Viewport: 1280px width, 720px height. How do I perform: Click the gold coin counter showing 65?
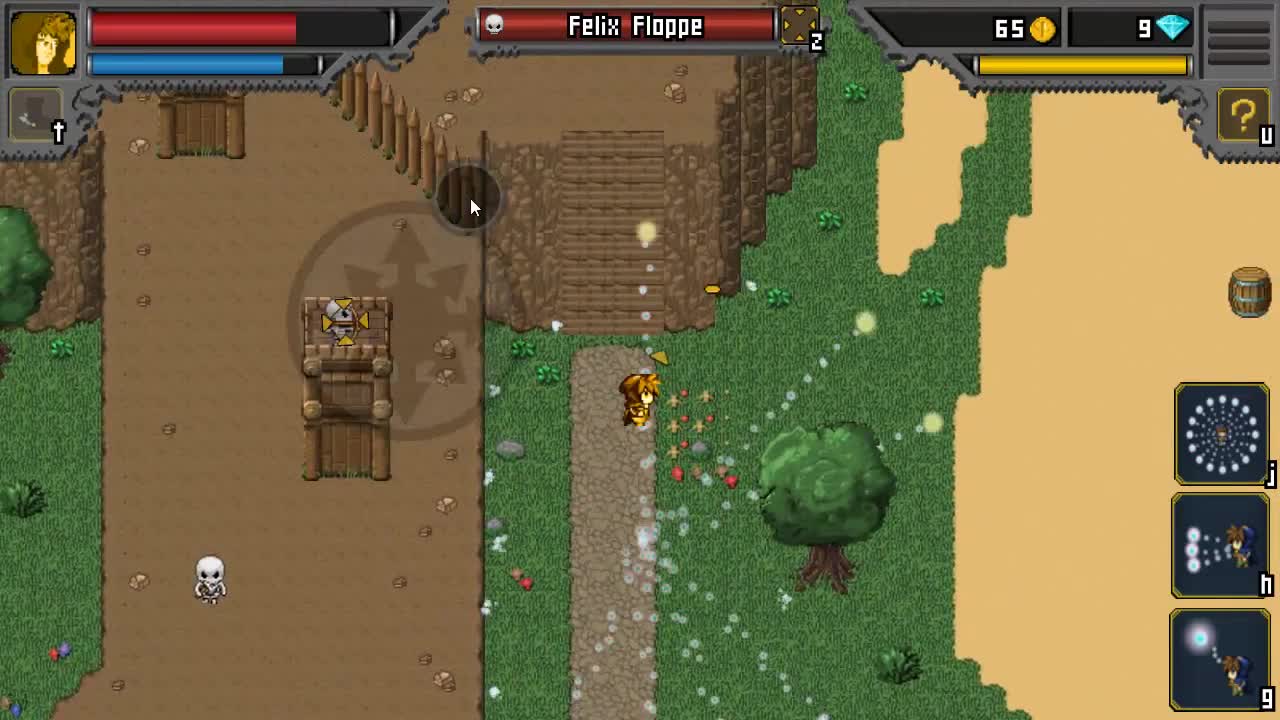point(1010,29)
